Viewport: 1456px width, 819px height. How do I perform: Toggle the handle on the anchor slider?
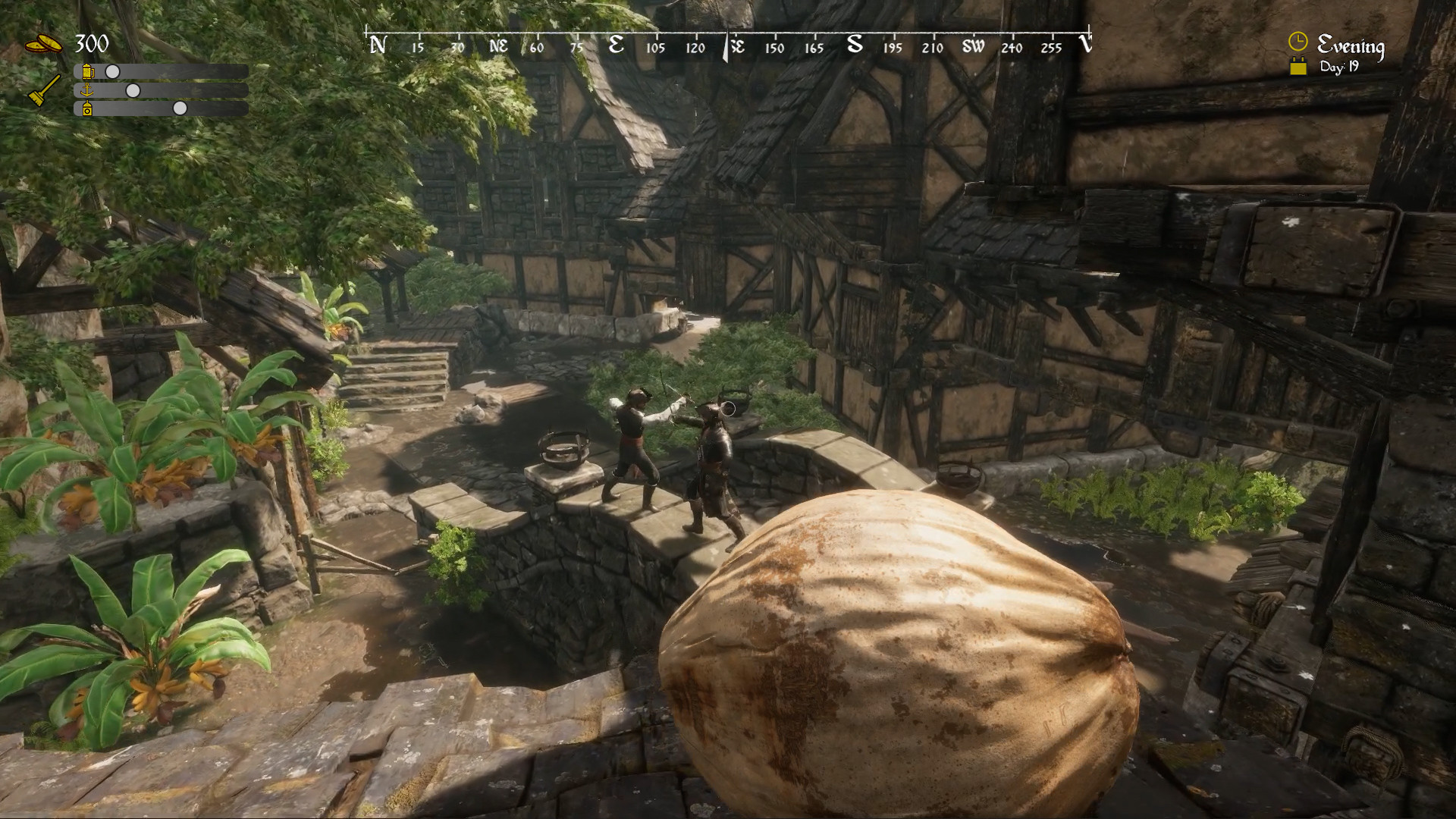[135, 89]
